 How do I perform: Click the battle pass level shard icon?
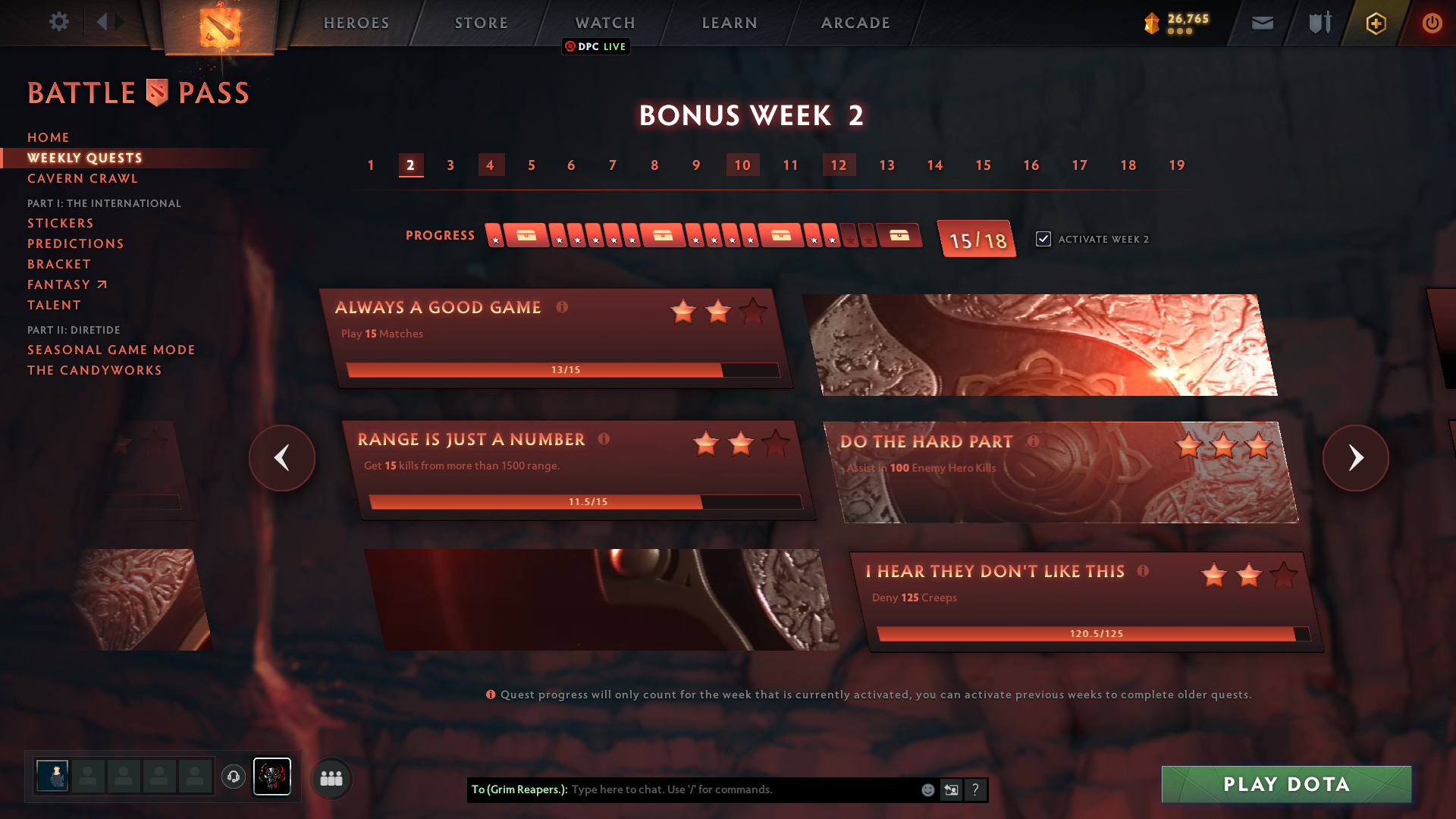(x=1150, y=24)
